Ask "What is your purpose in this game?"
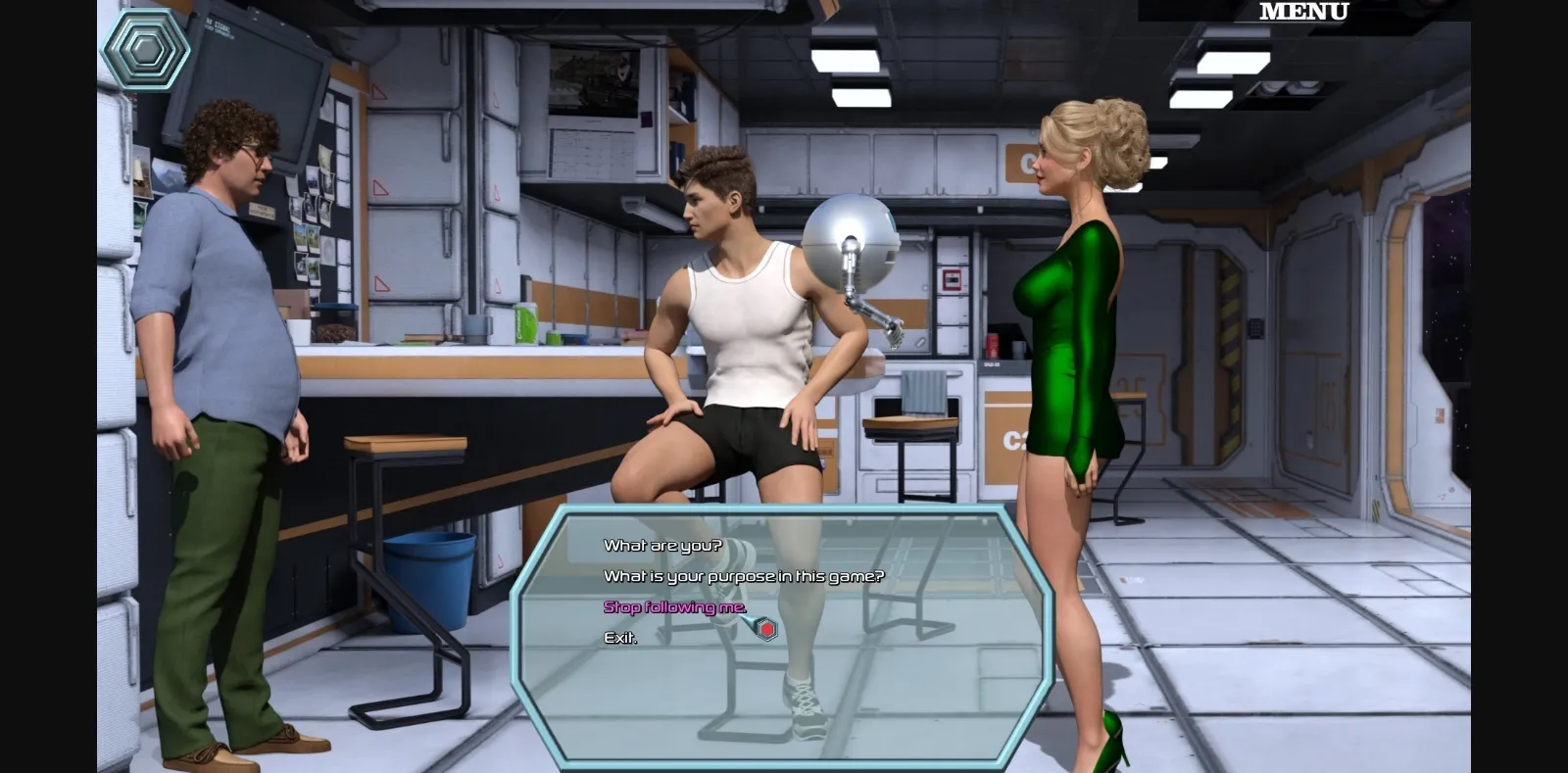 point(742,577)
